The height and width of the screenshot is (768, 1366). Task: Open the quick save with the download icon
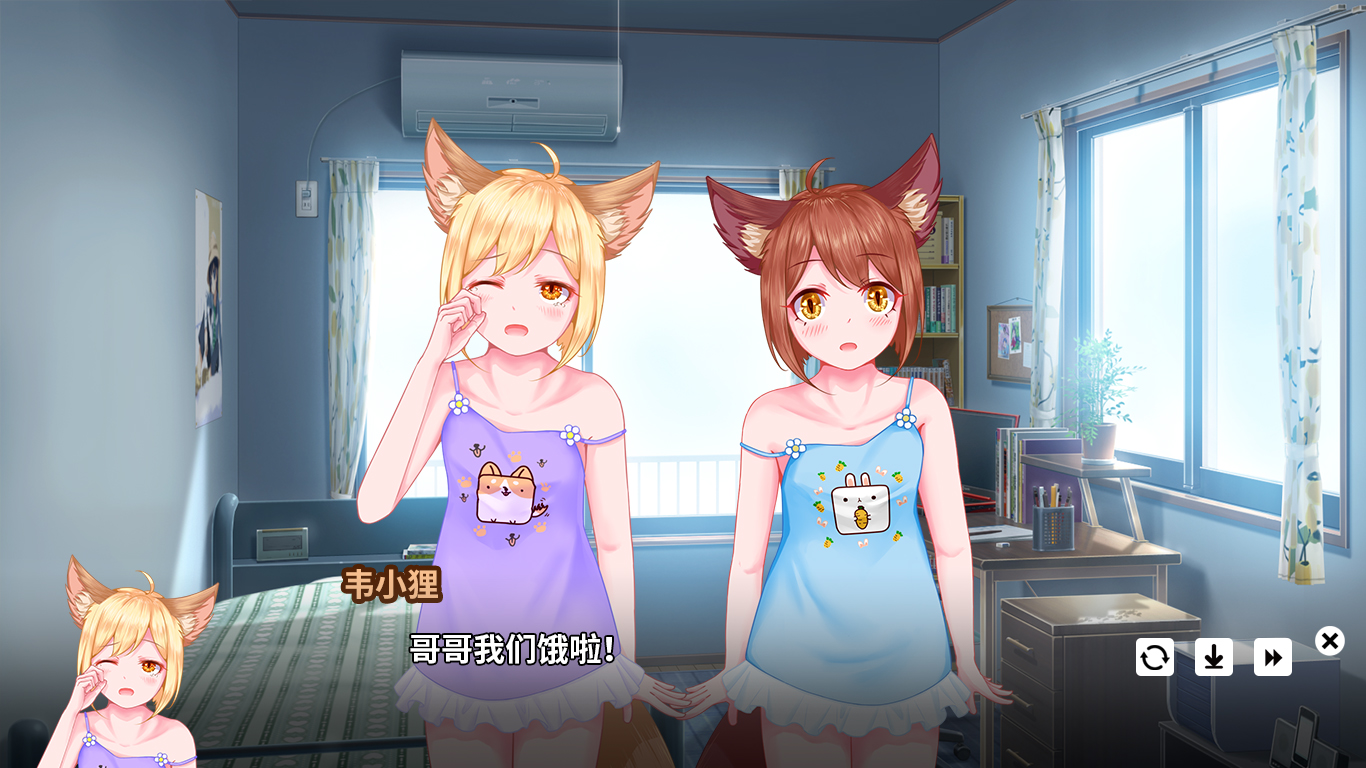1213,658
